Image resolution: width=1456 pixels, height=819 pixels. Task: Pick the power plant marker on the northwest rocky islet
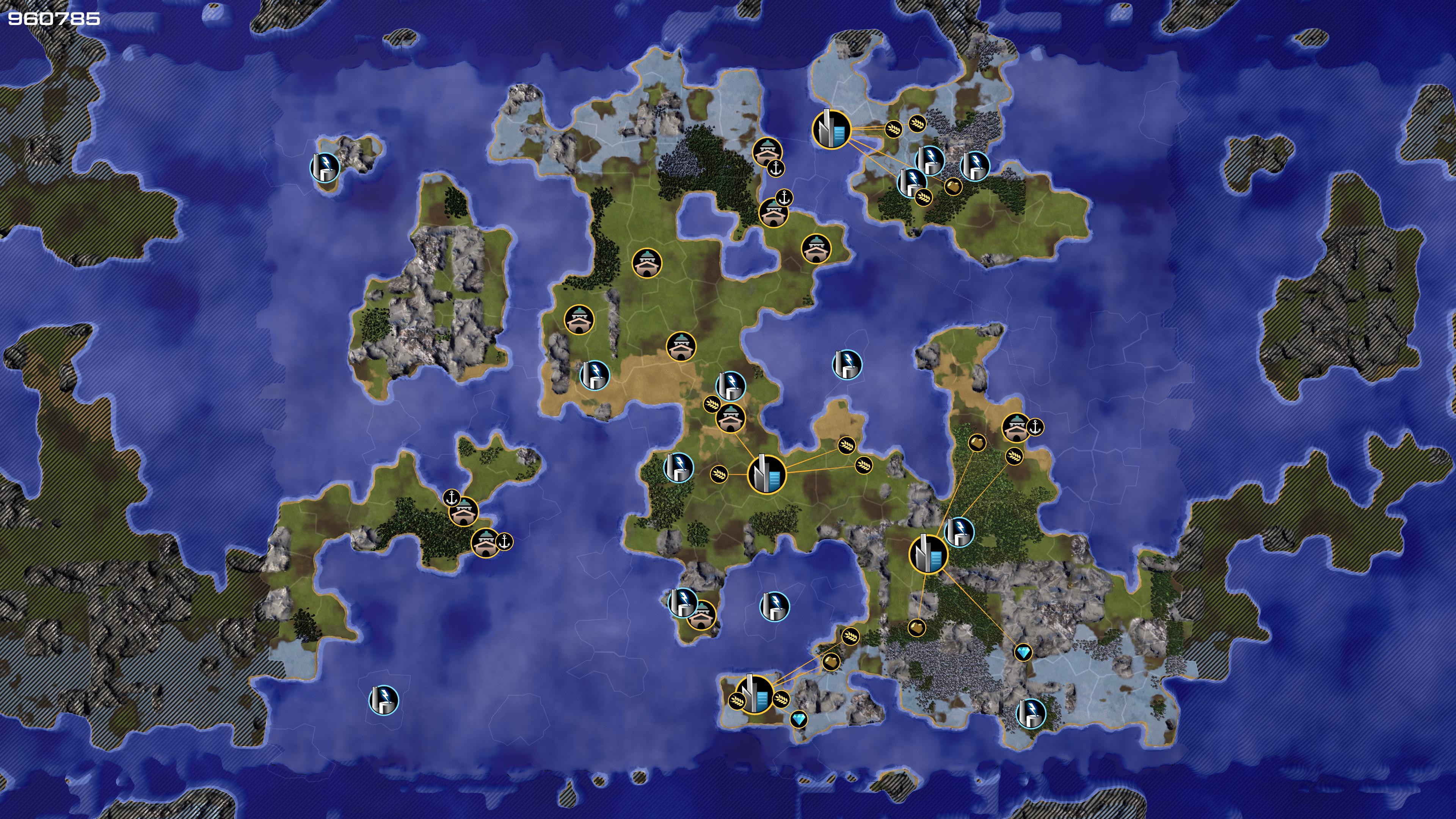325,167
